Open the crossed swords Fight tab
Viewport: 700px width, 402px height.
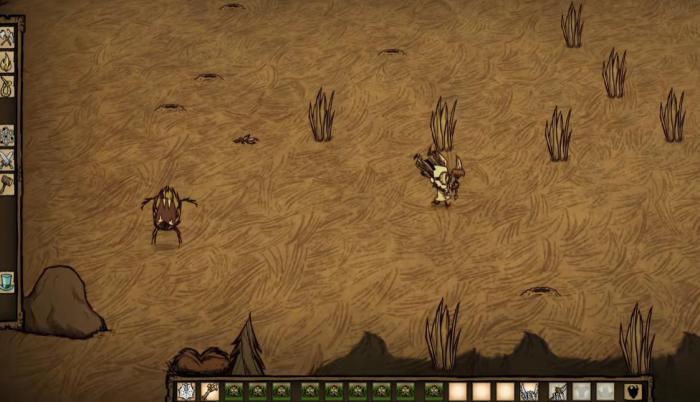coord(7,159)
